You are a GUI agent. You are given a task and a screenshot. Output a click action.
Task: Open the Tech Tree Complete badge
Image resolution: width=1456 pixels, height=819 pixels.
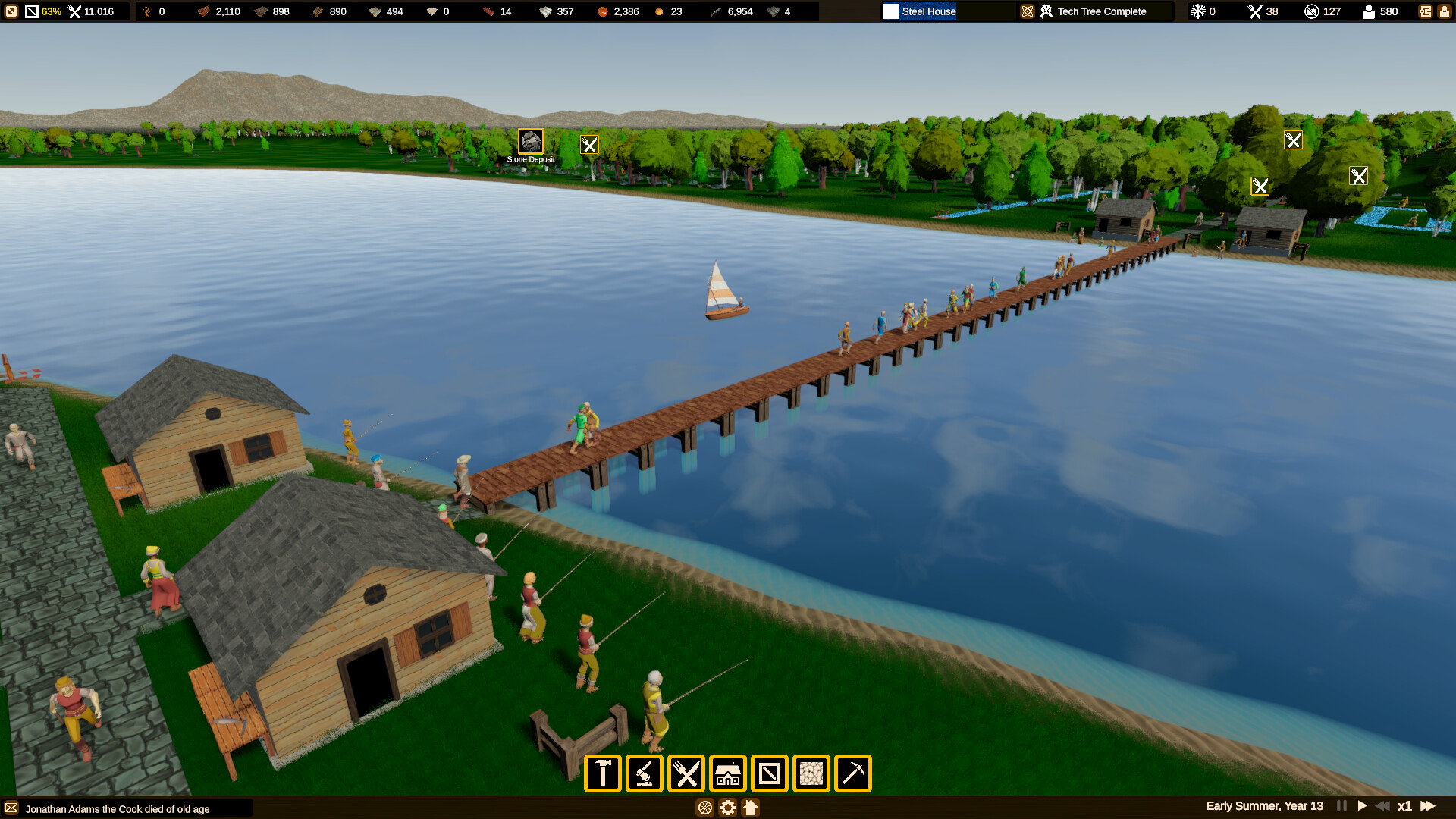1094,11
